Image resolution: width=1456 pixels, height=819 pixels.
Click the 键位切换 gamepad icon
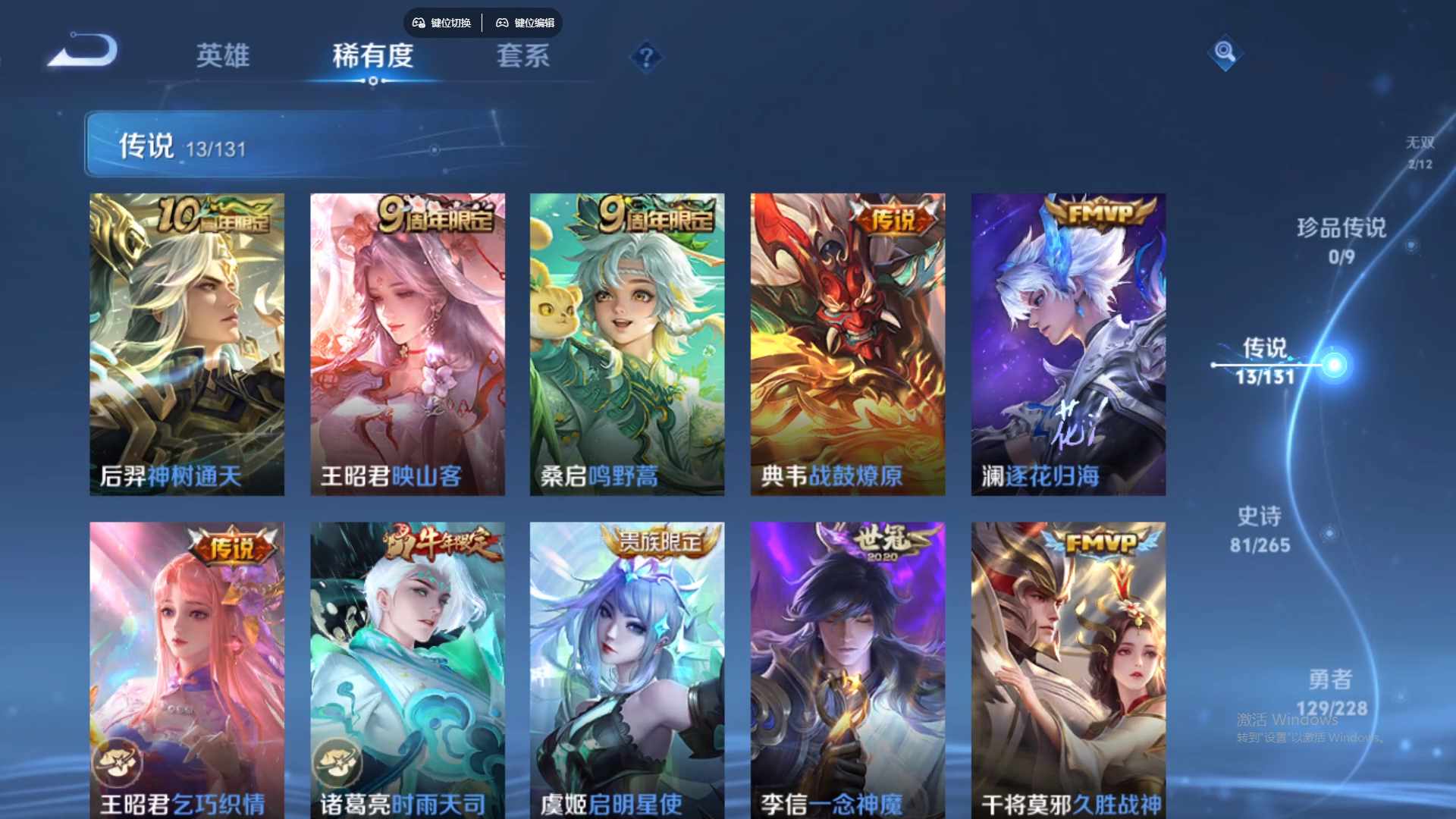417,23
